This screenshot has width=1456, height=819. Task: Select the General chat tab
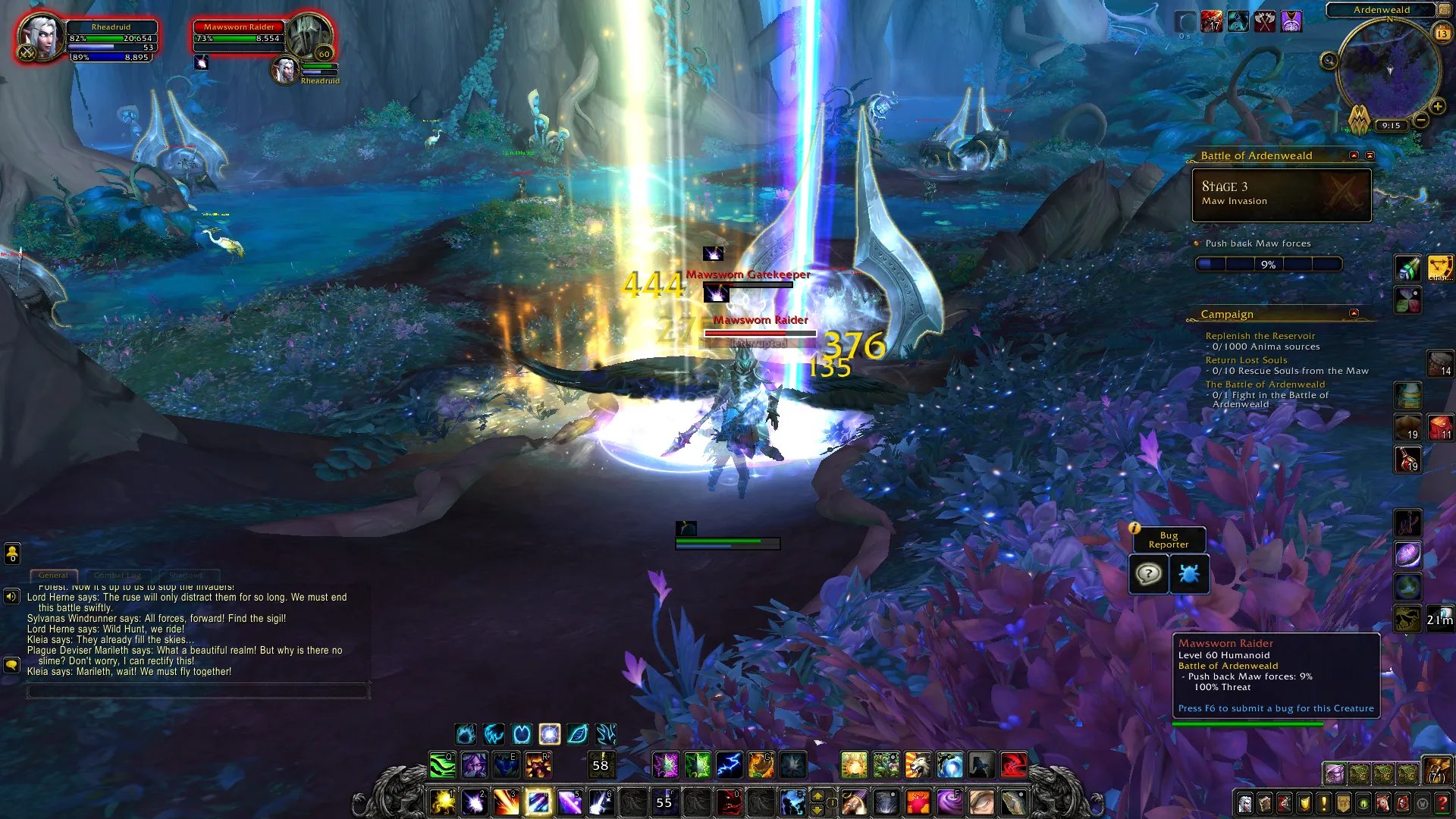[x=53, y=576]
